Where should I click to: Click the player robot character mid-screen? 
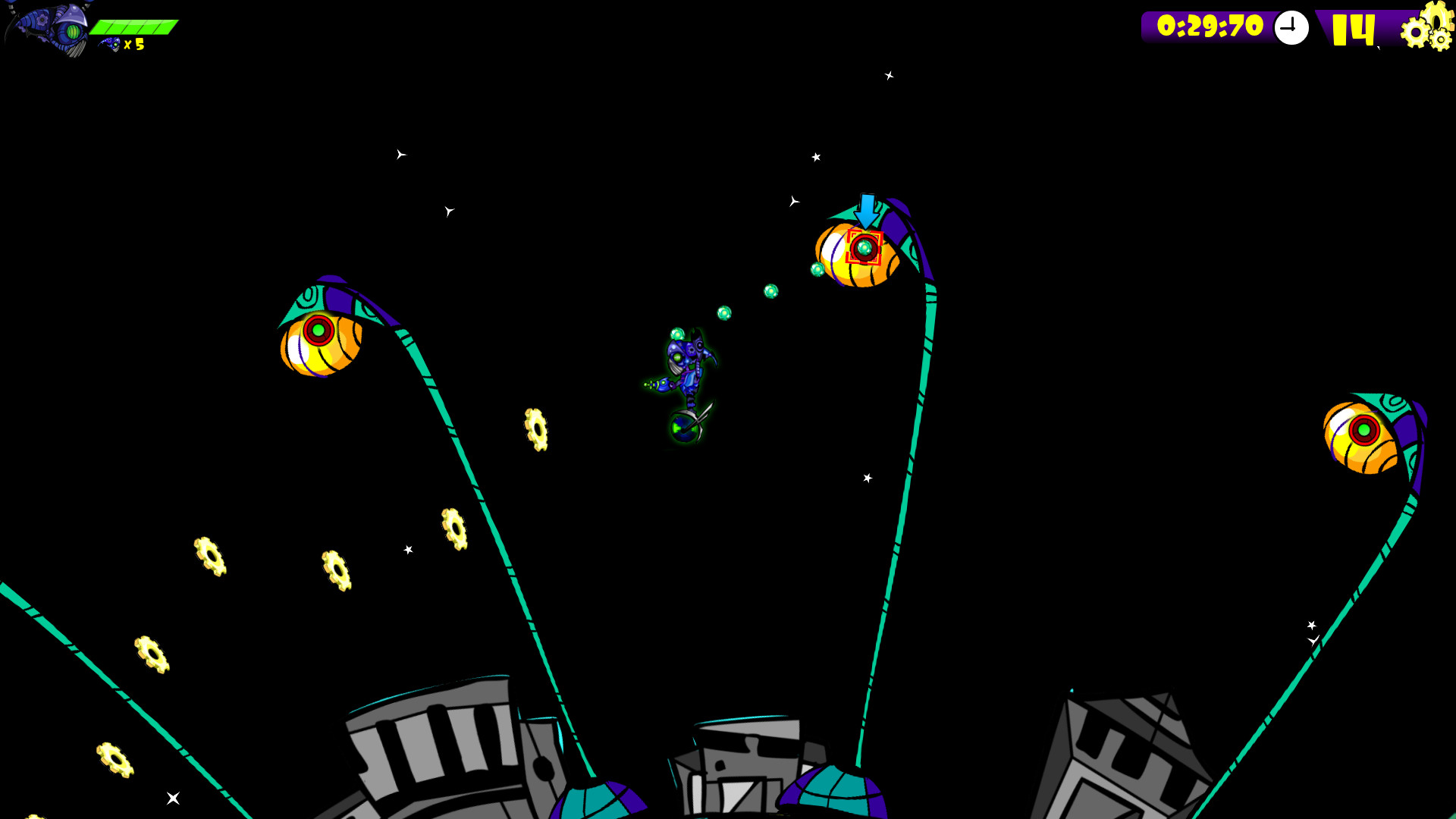pyautogui.click(x=682, y=368)
